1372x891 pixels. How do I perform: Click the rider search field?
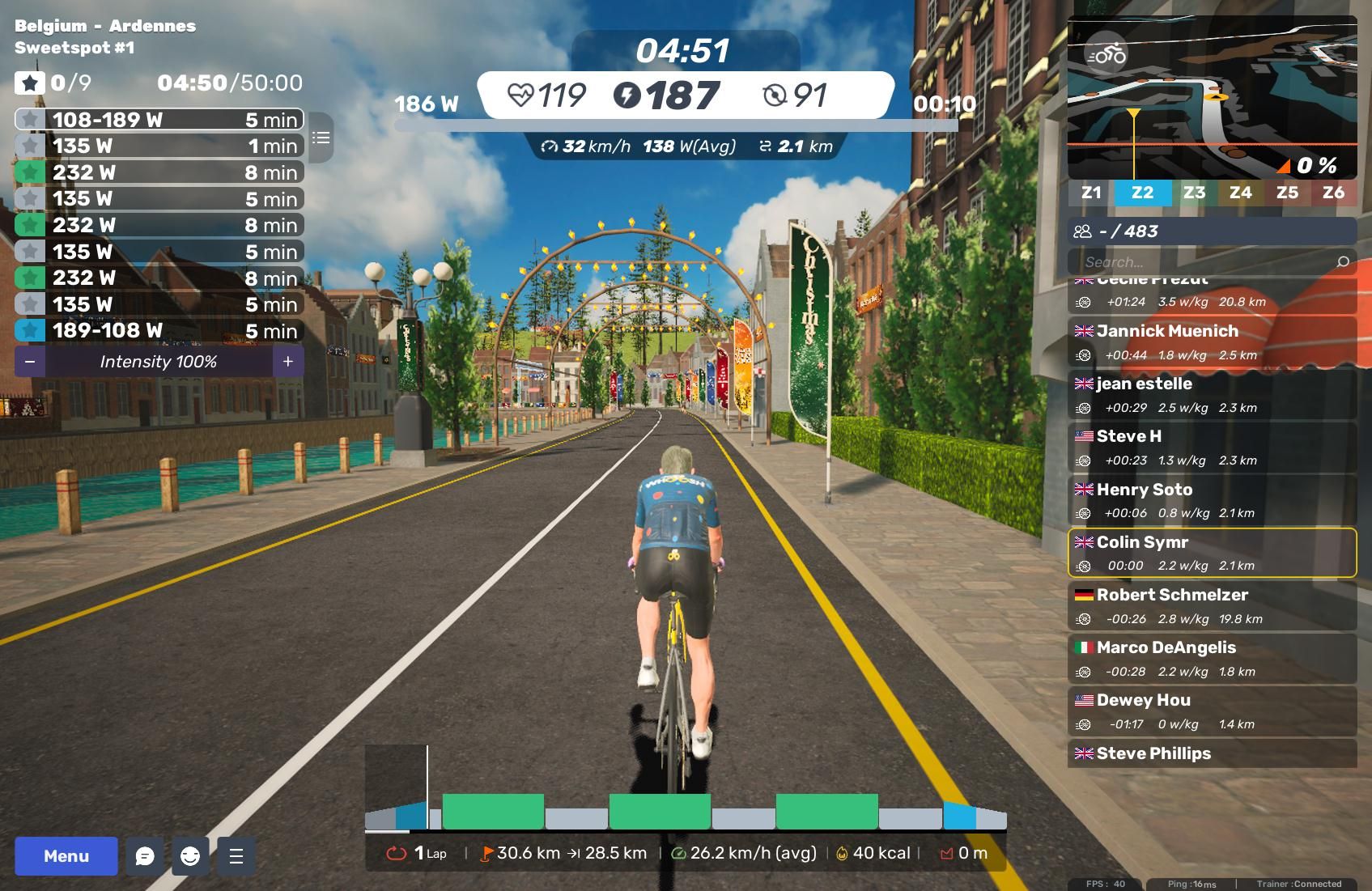point(1206,262)
